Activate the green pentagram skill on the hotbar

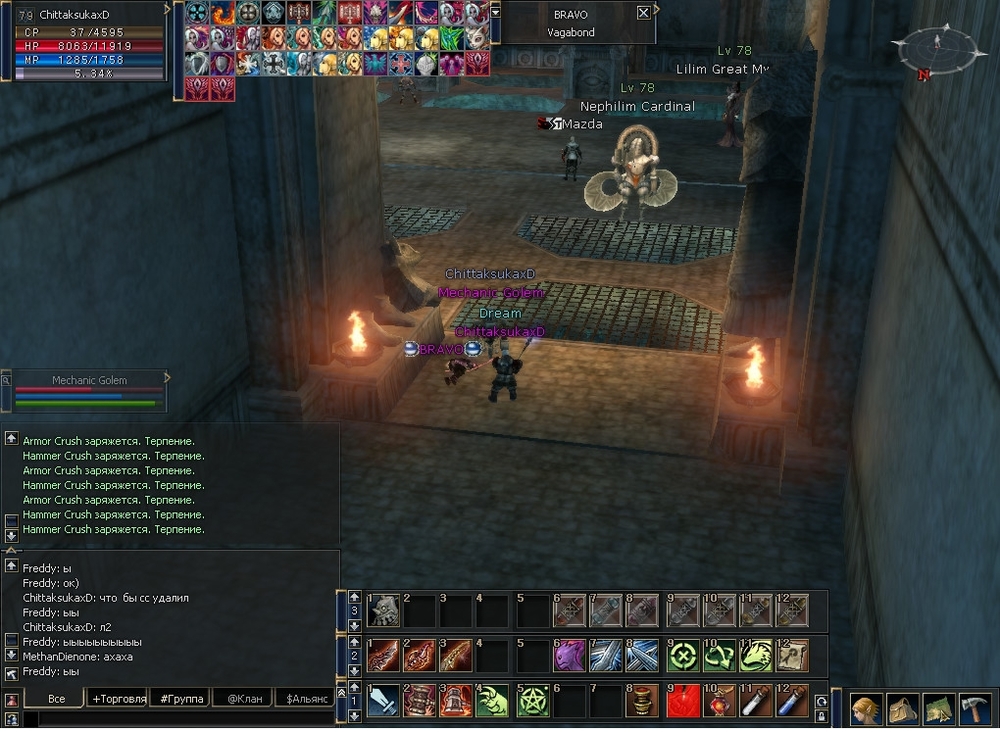point(533,701)
